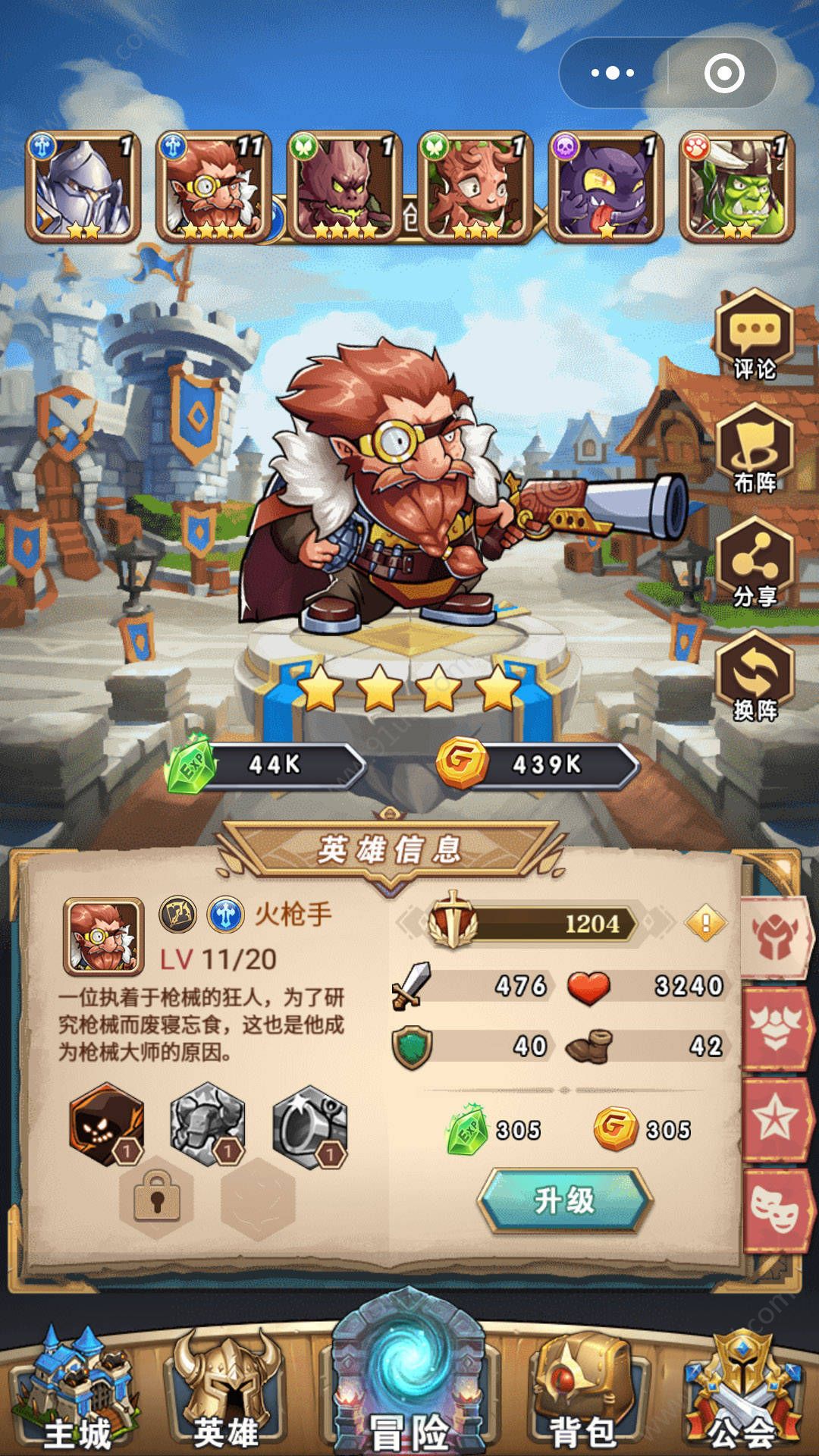This screenshot has width=819, height=1456.
Task: Select the silver armored knight portrait
Action: coord(83,187)
